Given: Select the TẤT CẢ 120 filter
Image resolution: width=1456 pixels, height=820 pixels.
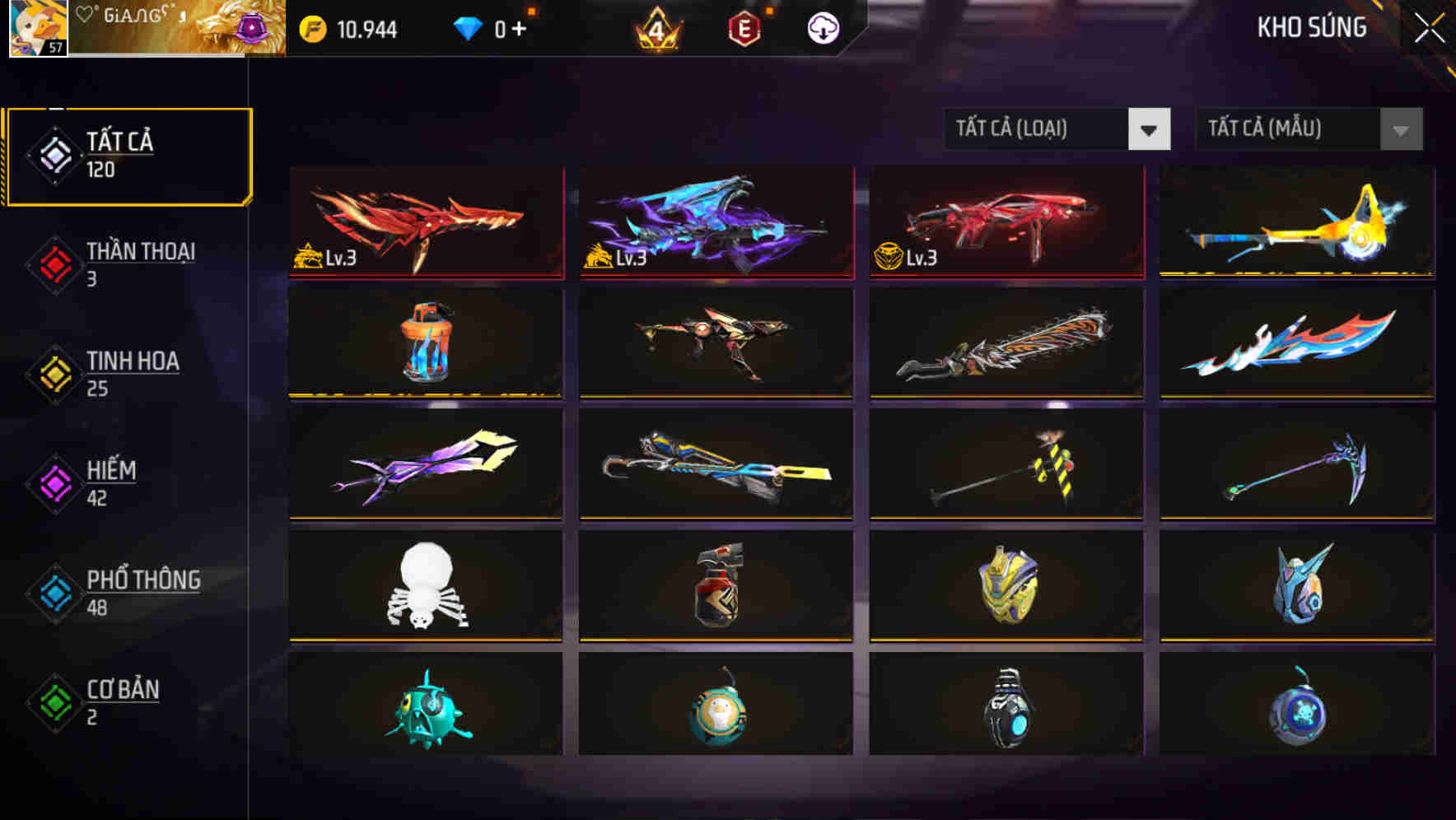Looking at the screenshot, I should pyautogui.click(x=128, y=155).
